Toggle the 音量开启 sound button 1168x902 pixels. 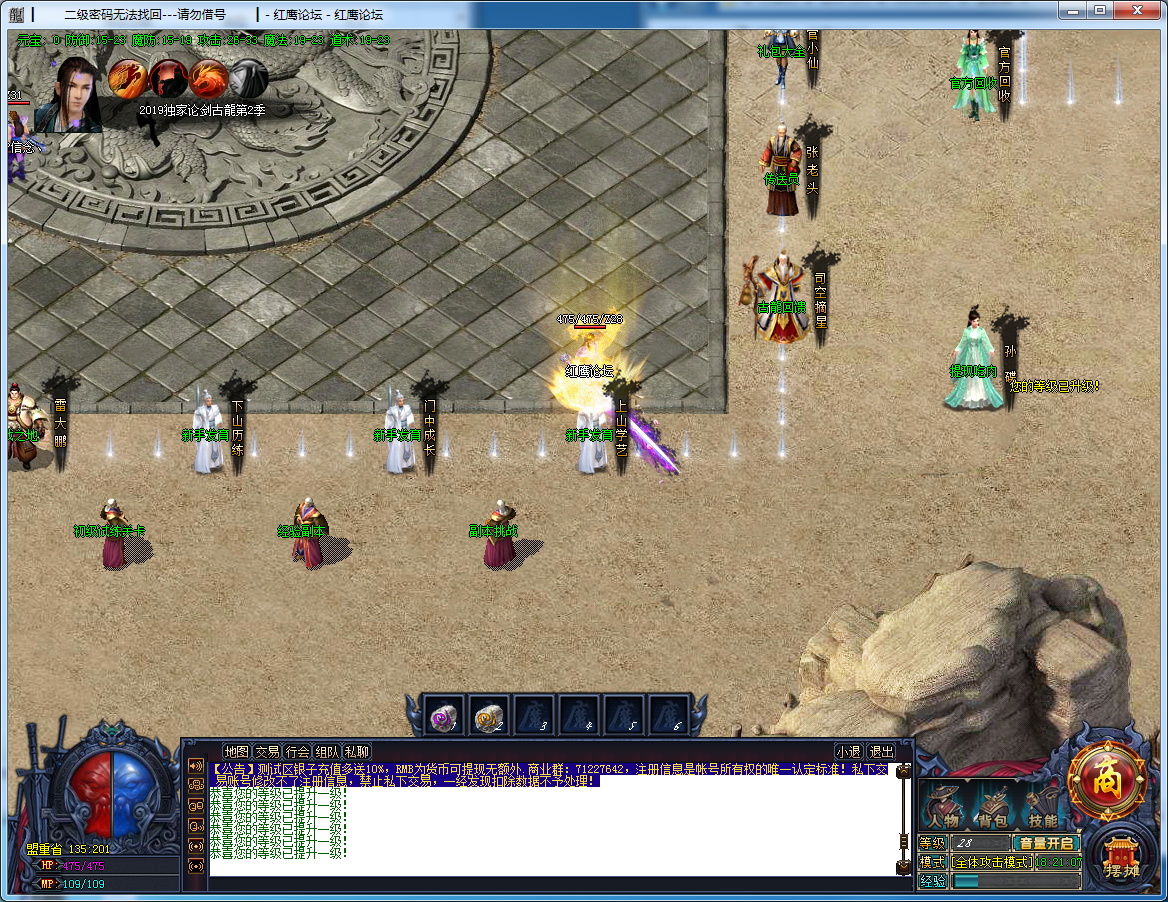click(1046, 843)
